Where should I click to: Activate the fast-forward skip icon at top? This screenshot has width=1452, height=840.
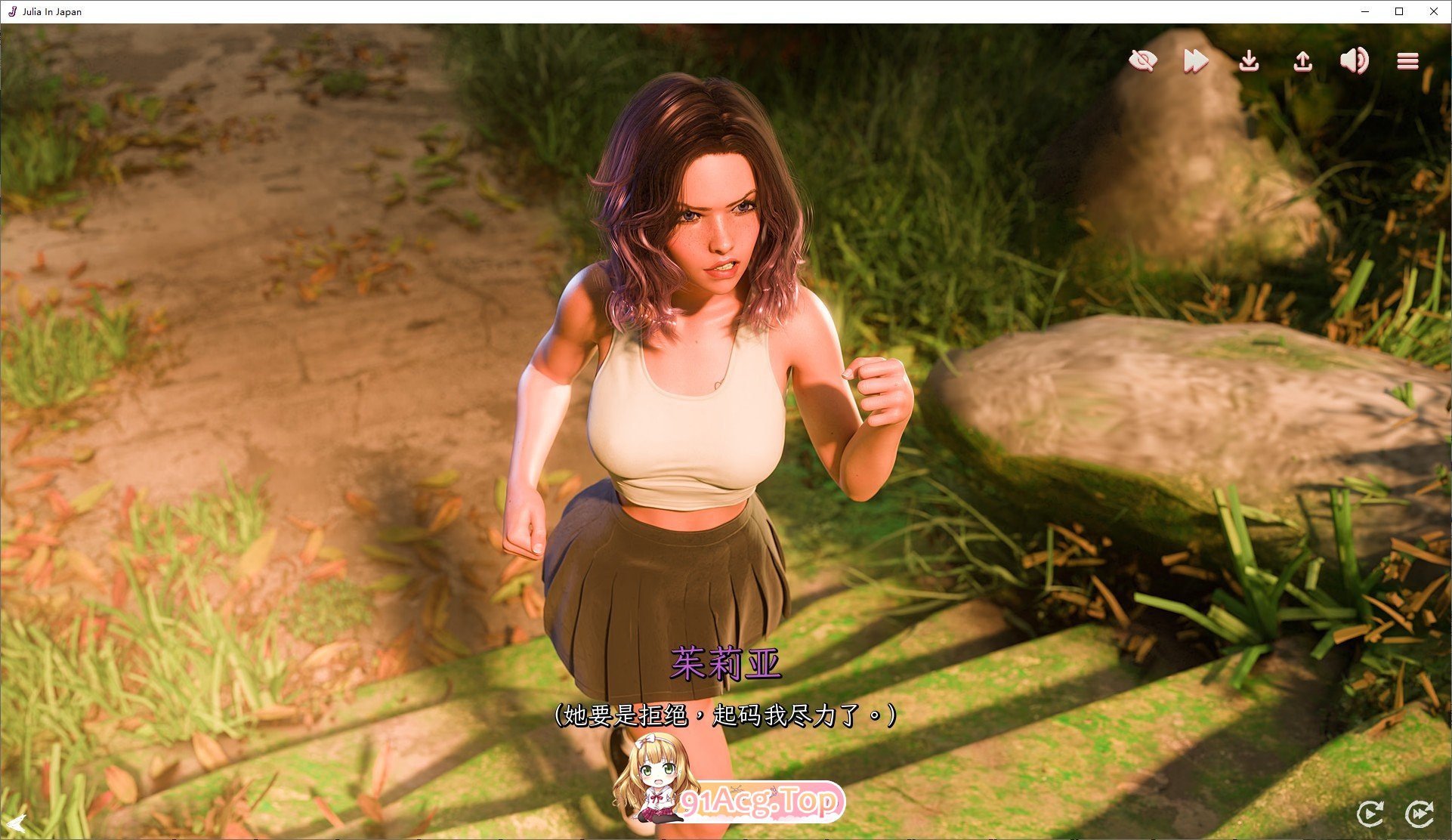(x=1195, y=60)
